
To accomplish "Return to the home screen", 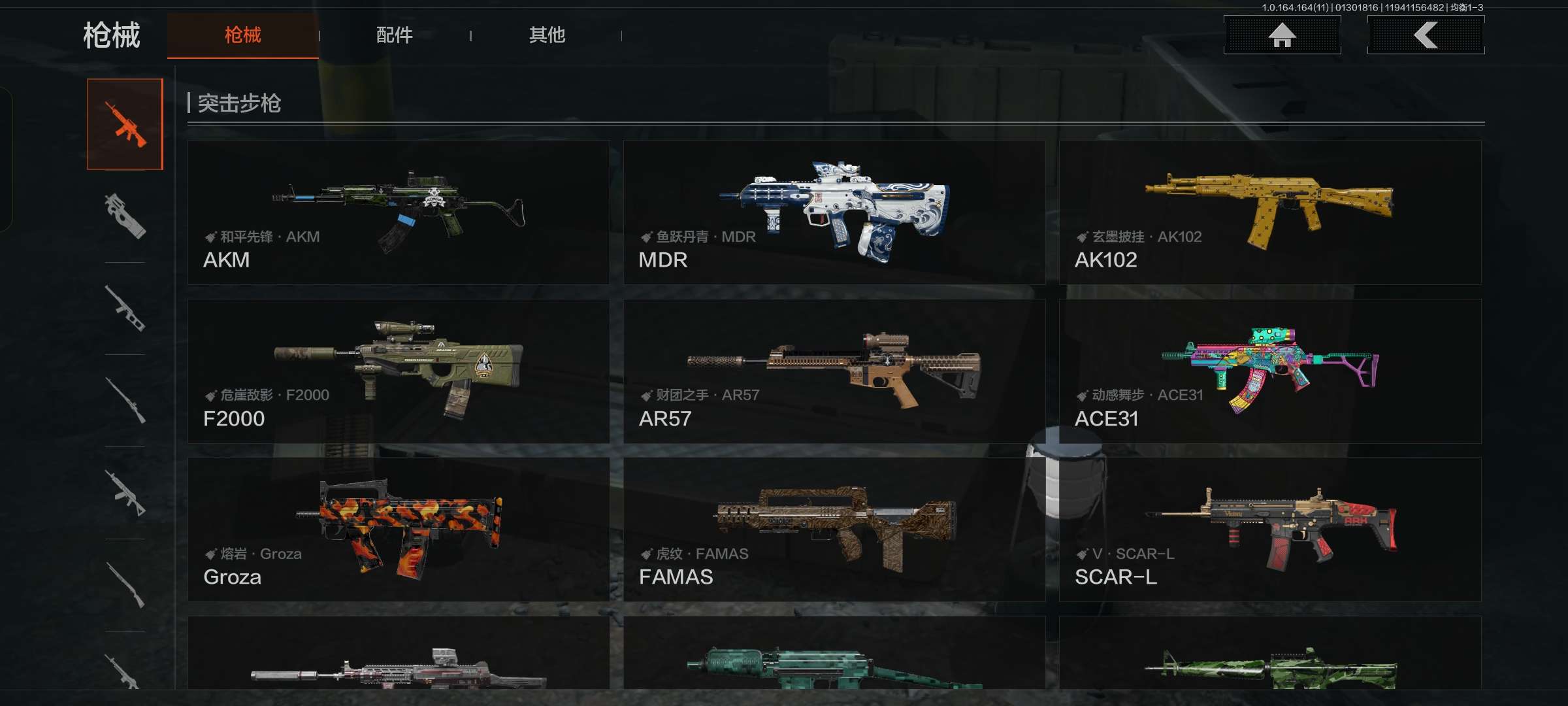I will tap(1282, 35).
